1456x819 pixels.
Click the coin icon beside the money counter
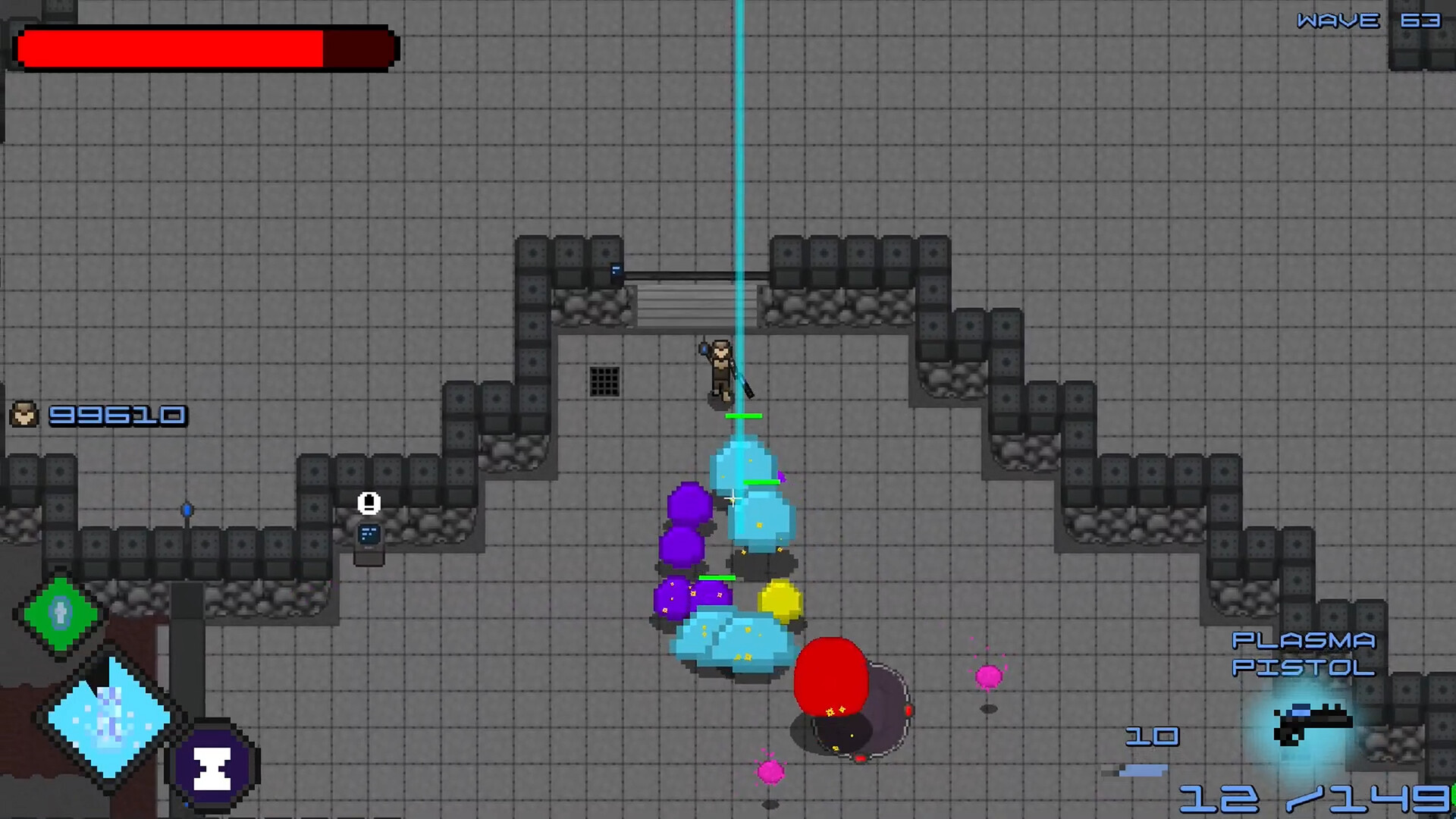click(23, 415)
